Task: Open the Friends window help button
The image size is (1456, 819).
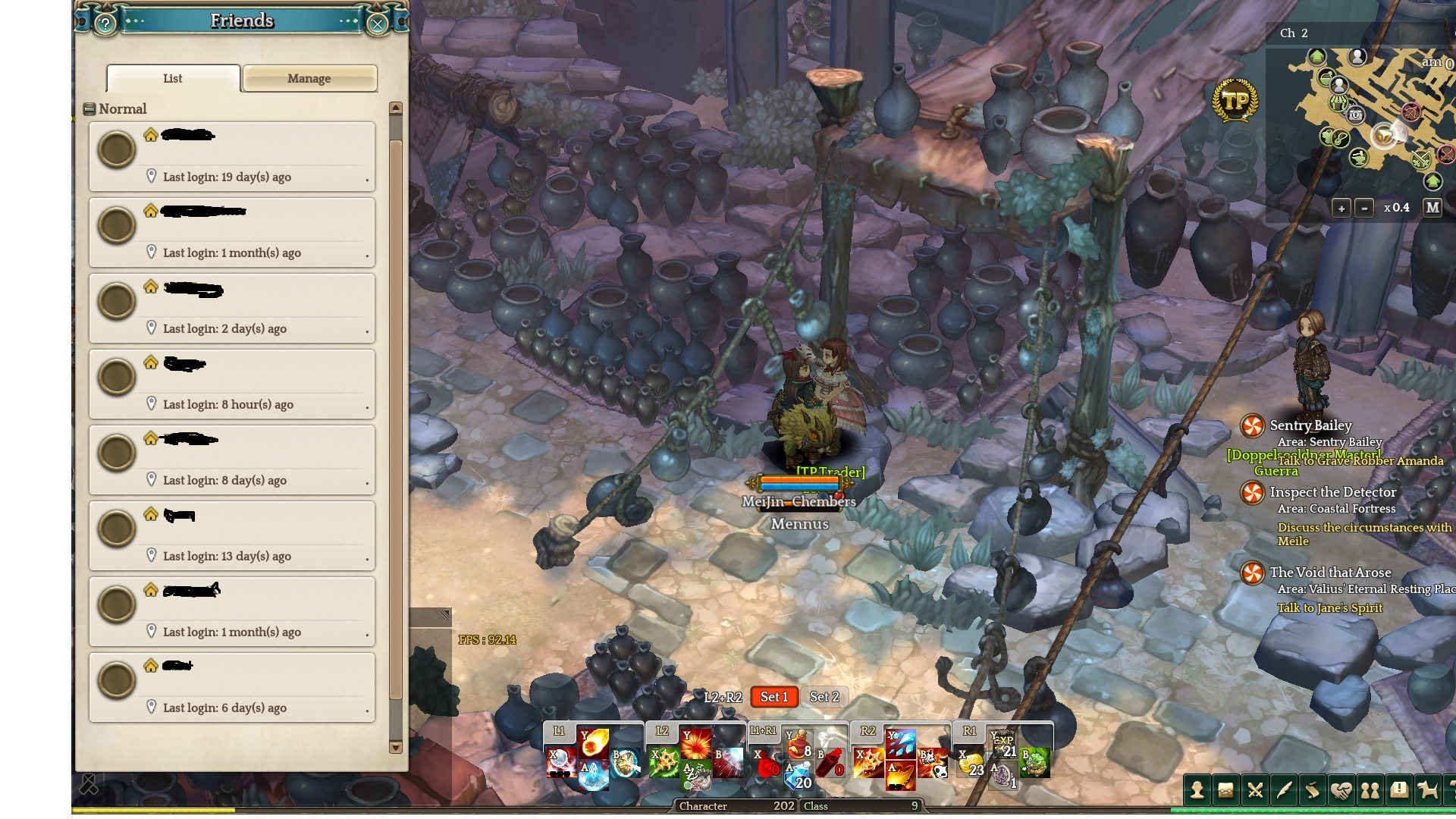Action: [x=105, y=24]
